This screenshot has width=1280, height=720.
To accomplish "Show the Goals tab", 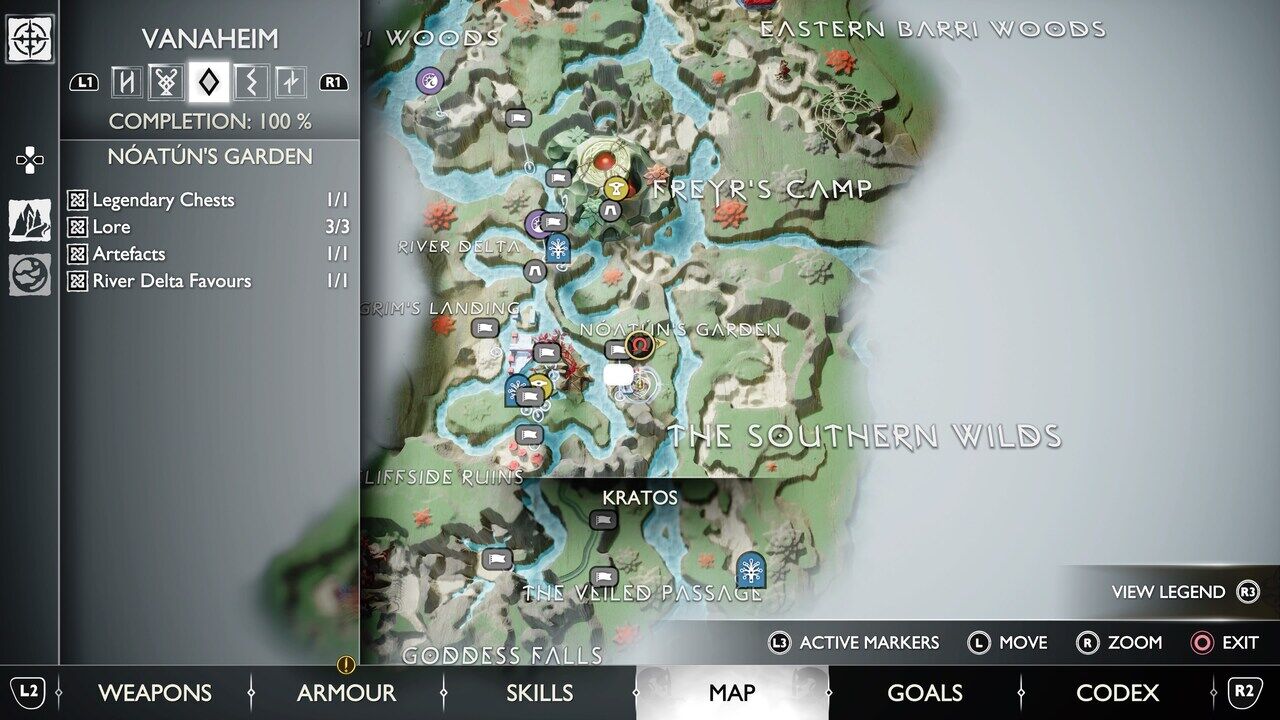I will [924, 692].
